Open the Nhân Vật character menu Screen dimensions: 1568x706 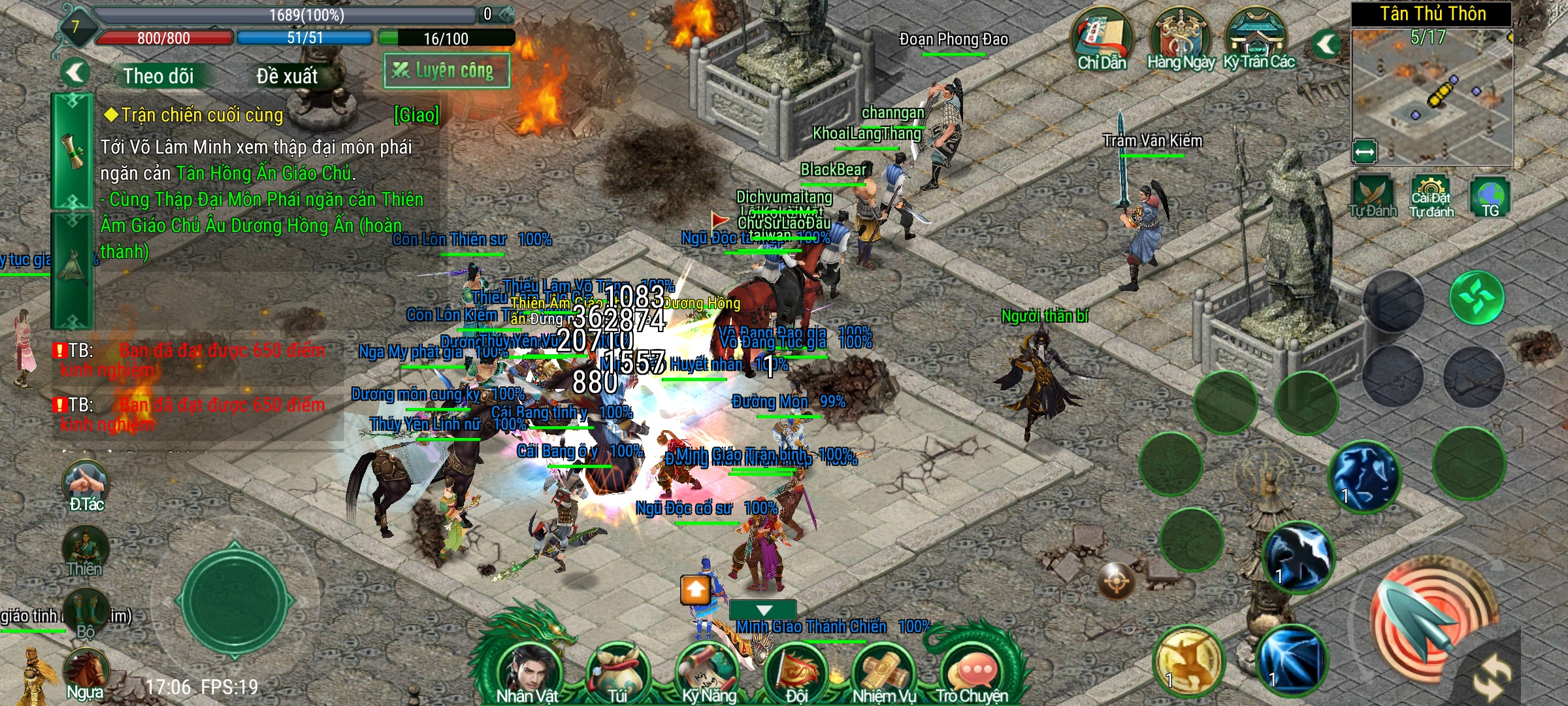pos(527,670)
